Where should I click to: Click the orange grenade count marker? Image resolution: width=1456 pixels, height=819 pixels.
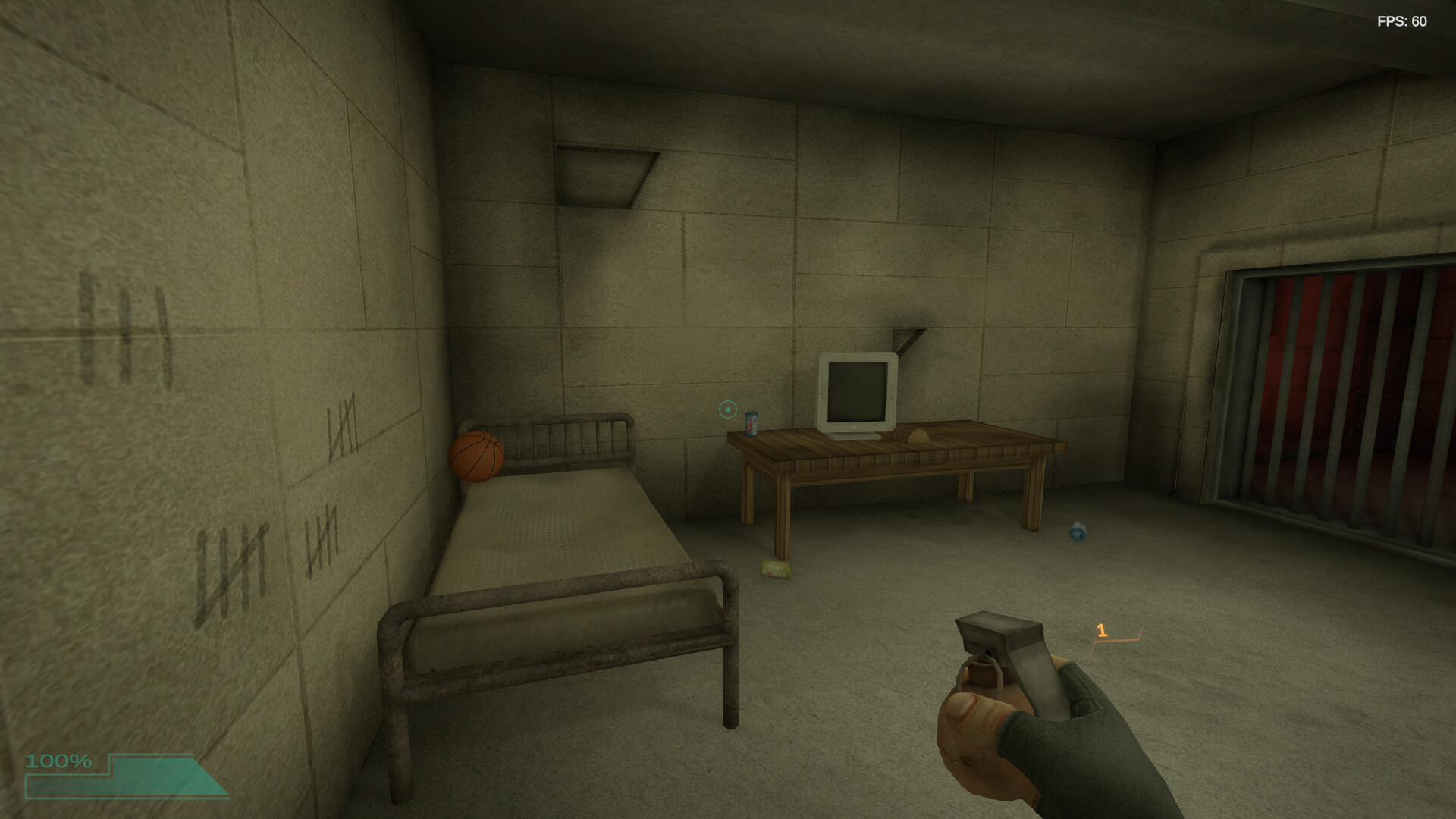1102,632
